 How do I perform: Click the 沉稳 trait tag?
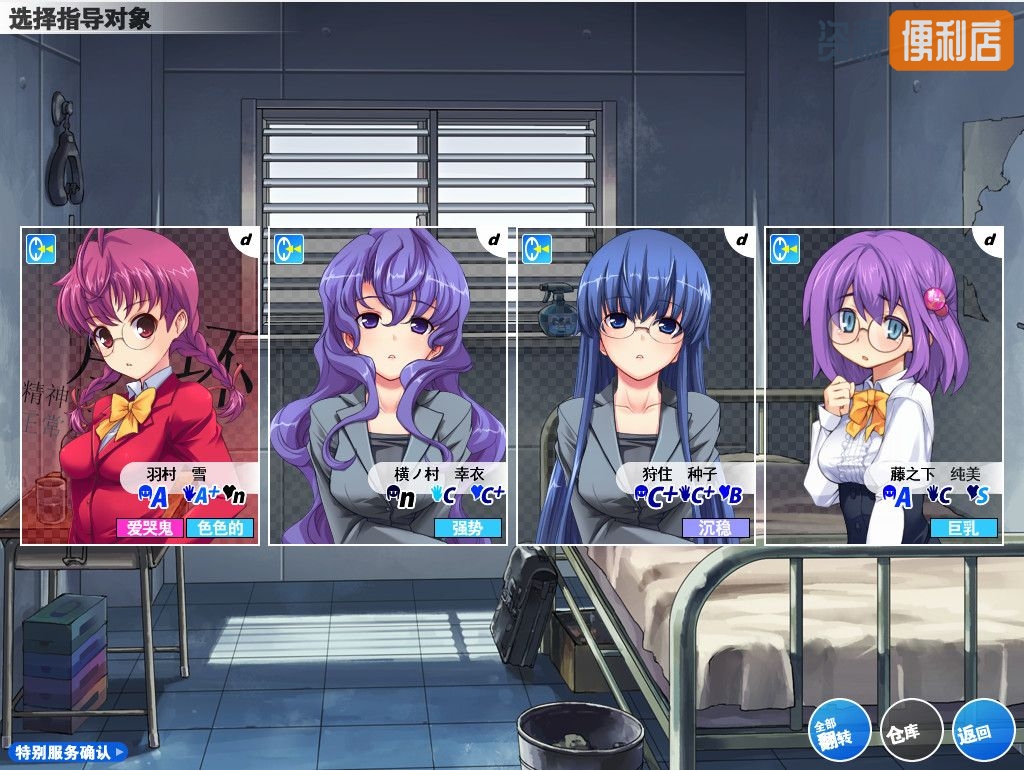tap(716, 528)
